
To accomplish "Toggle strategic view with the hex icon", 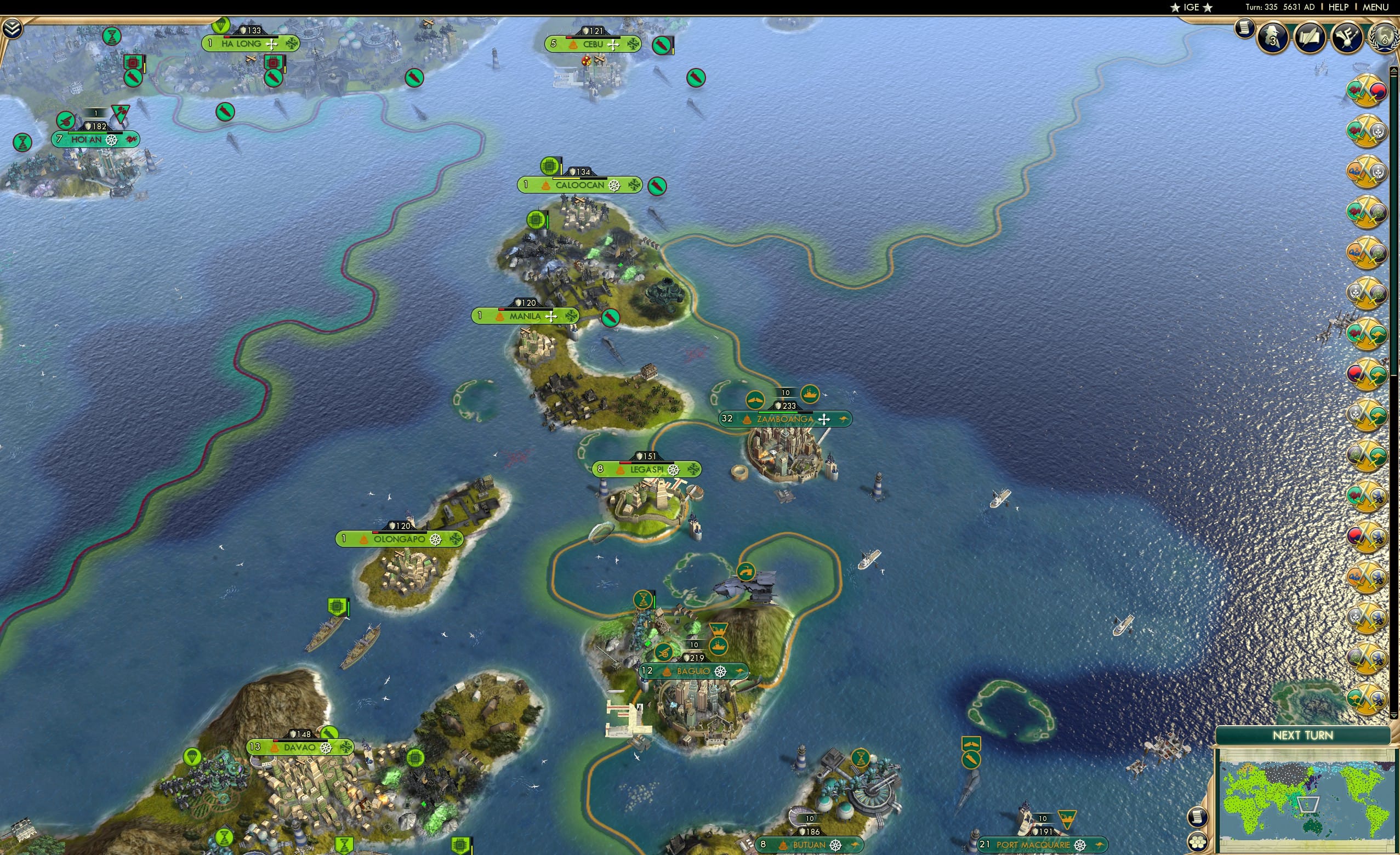I will [1199, 841].
